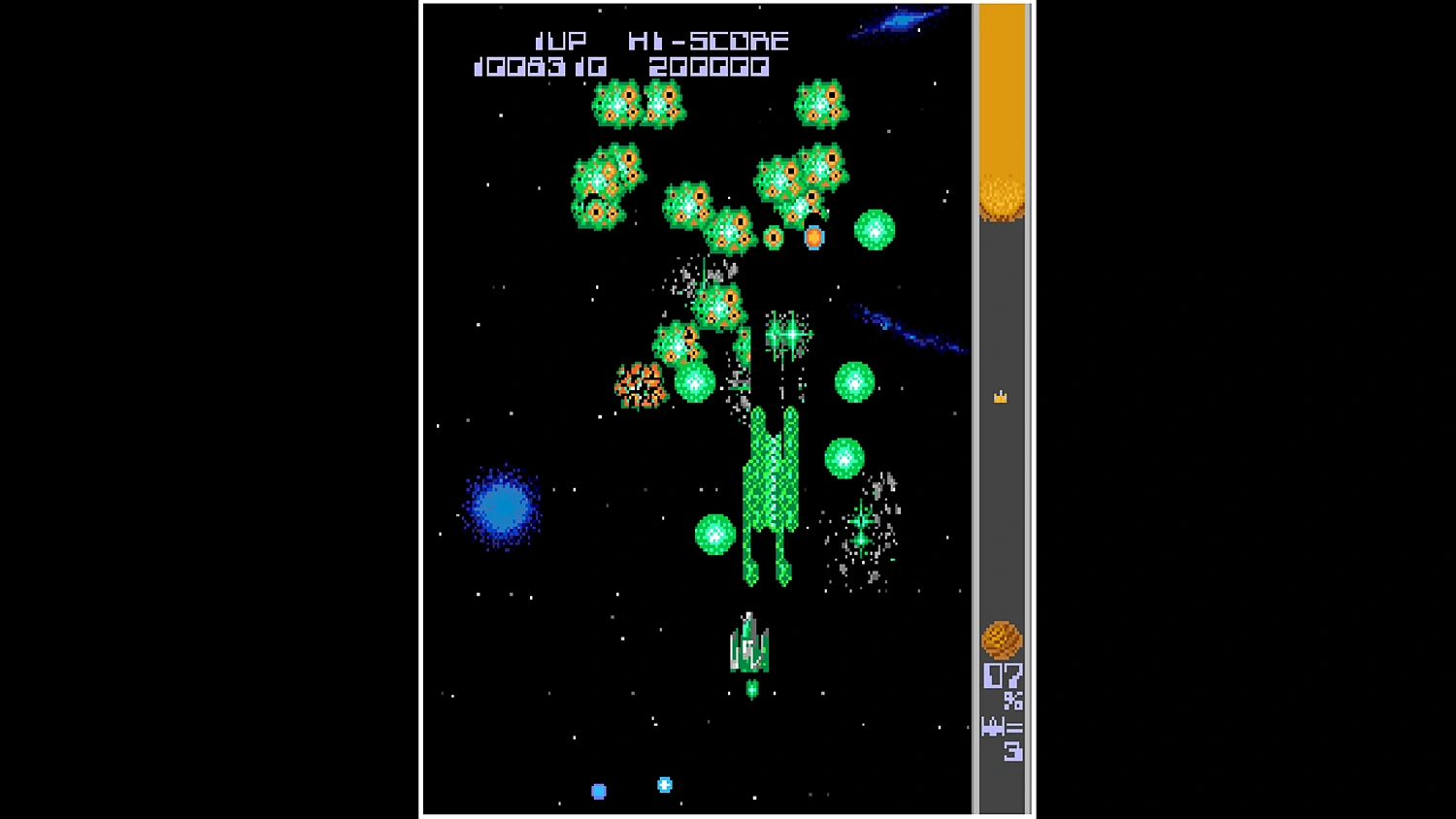The image size is (1456, 819).
Task: Click the HI-SCORE value 200000
Action: coord(710,67)
